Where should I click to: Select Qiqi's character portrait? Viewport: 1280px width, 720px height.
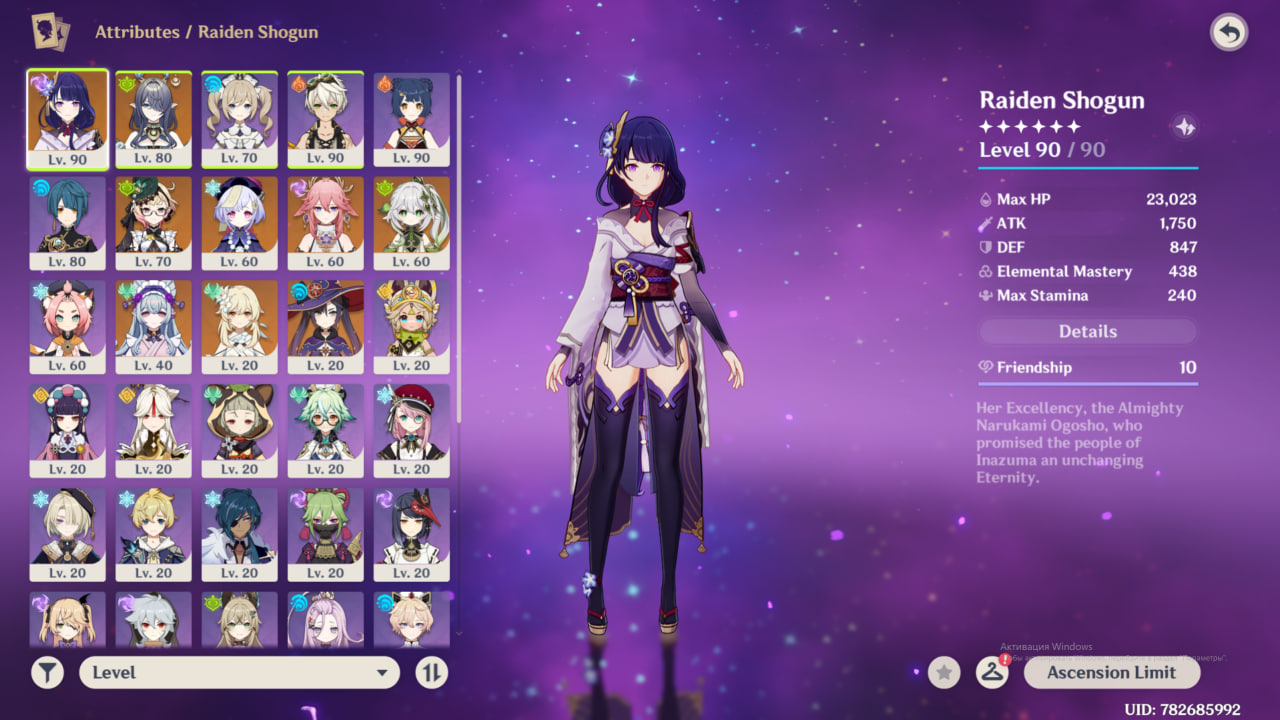pyautogui.click(x=239, y=223)
